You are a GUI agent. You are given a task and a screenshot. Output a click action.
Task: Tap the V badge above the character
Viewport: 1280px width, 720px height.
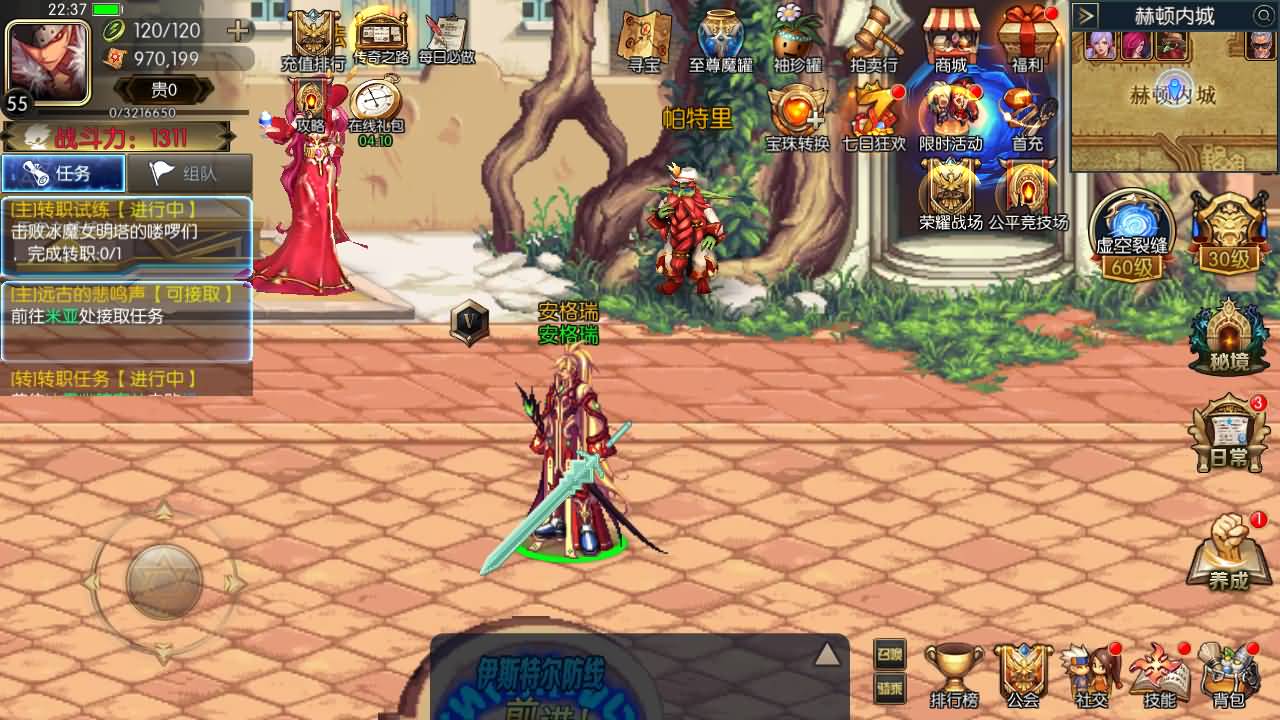coord(468,323)
